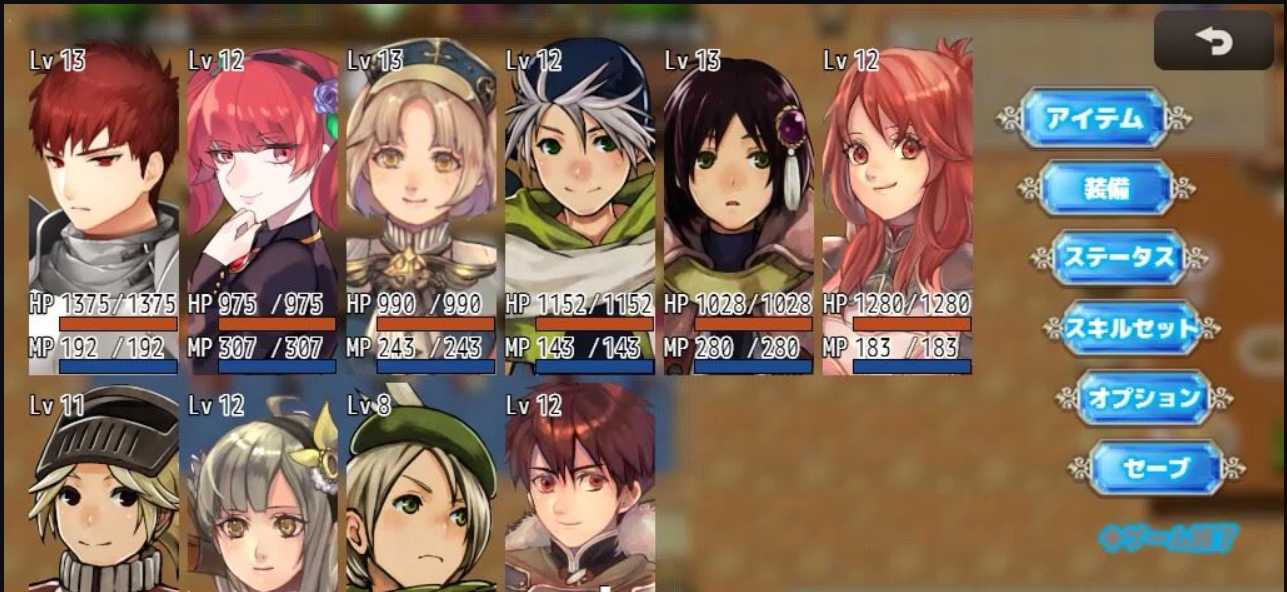This screenshot has width=1287, height=592.
Task: Select the spiky red-haired swordsman portrait
Action: coord(103,180)
